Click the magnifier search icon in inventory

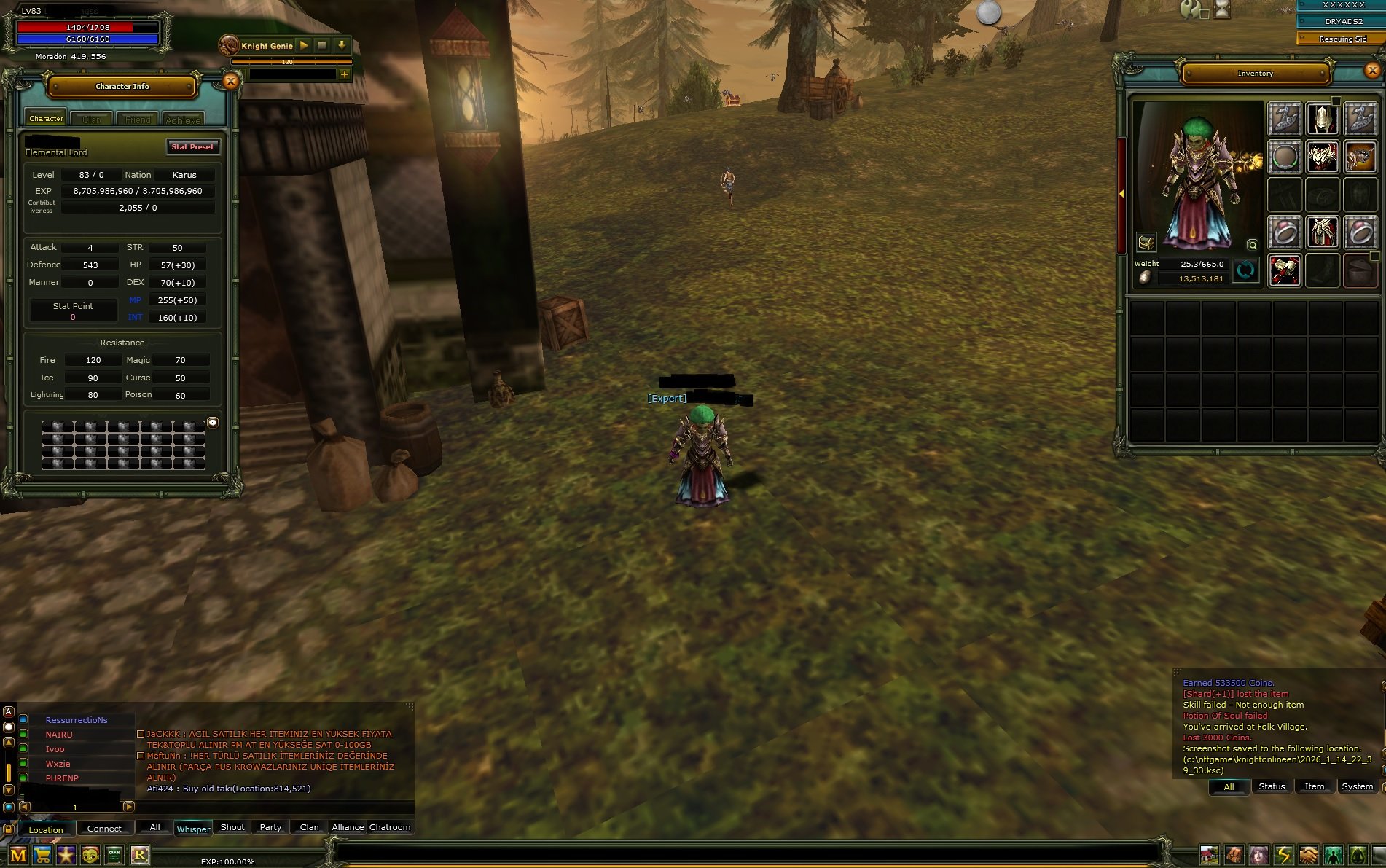[1252, 245]
